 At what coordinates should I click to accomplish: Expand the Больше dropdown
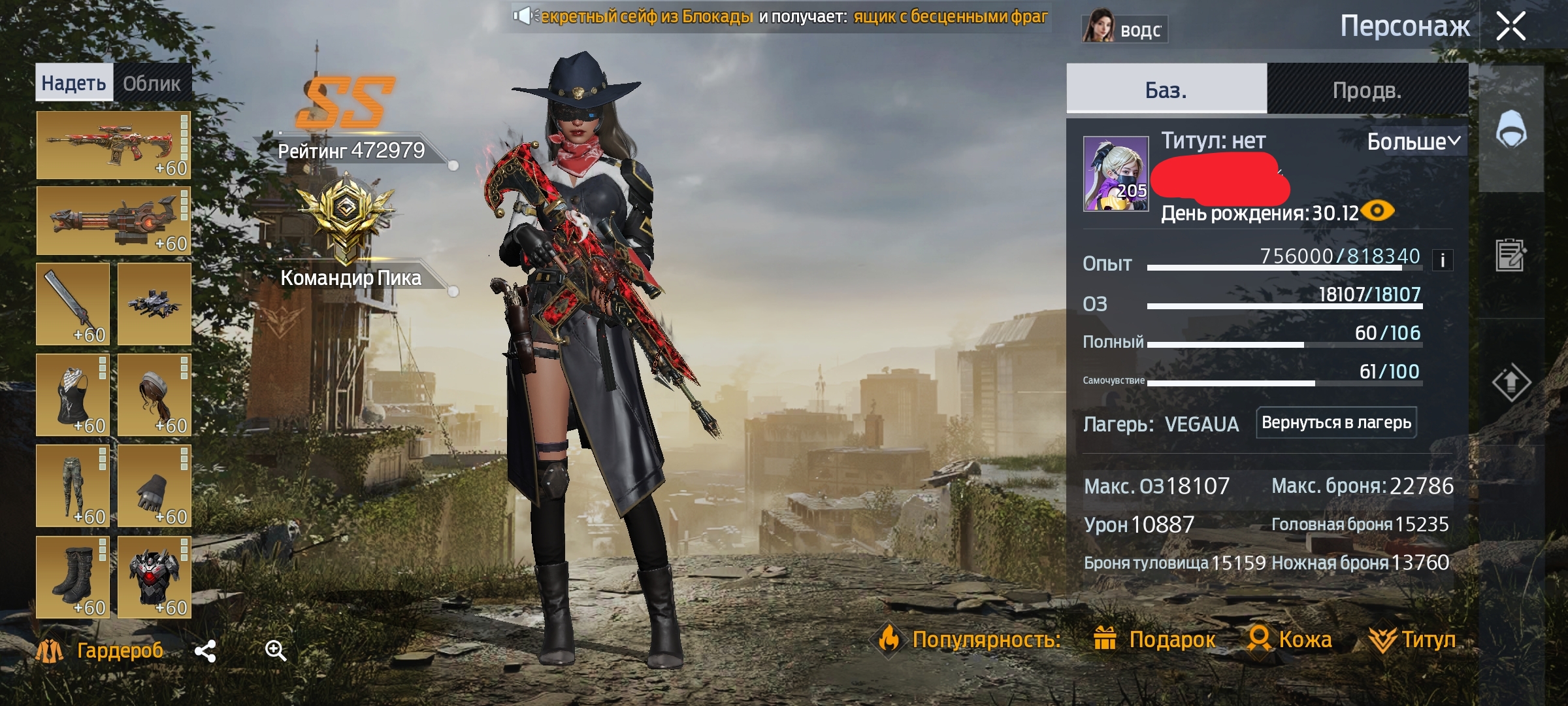[x=1414, y=141]
